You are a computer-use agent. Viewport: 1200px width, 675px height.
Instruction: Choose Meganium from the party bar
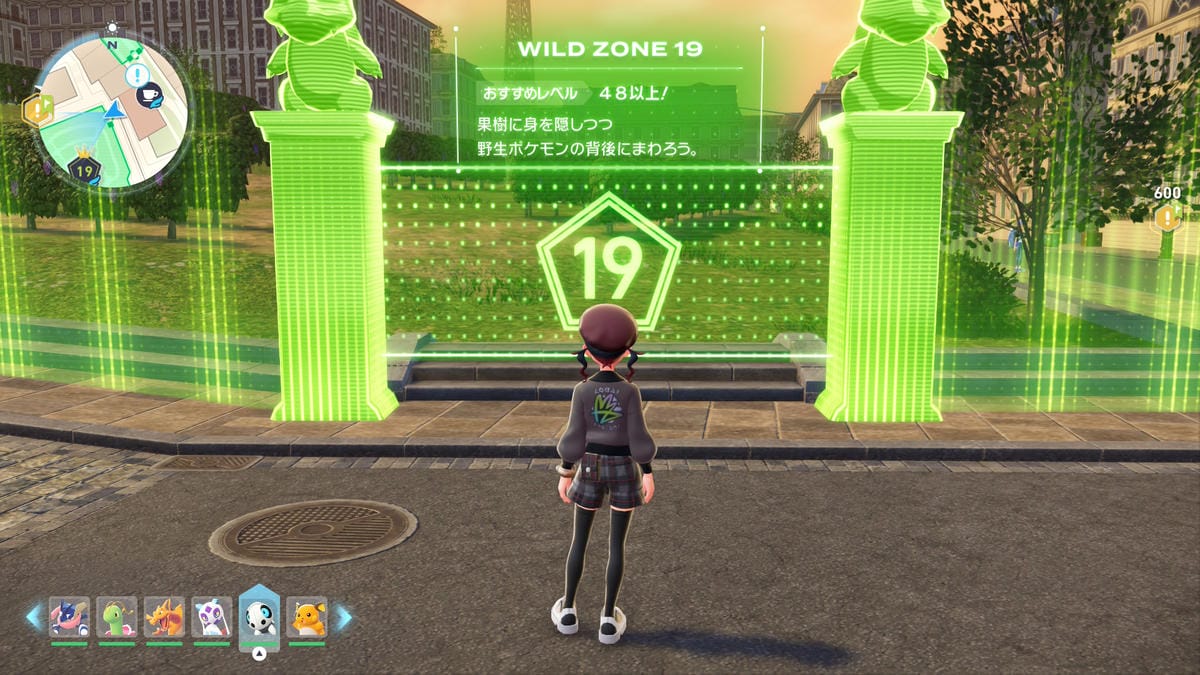pos(117,617)
